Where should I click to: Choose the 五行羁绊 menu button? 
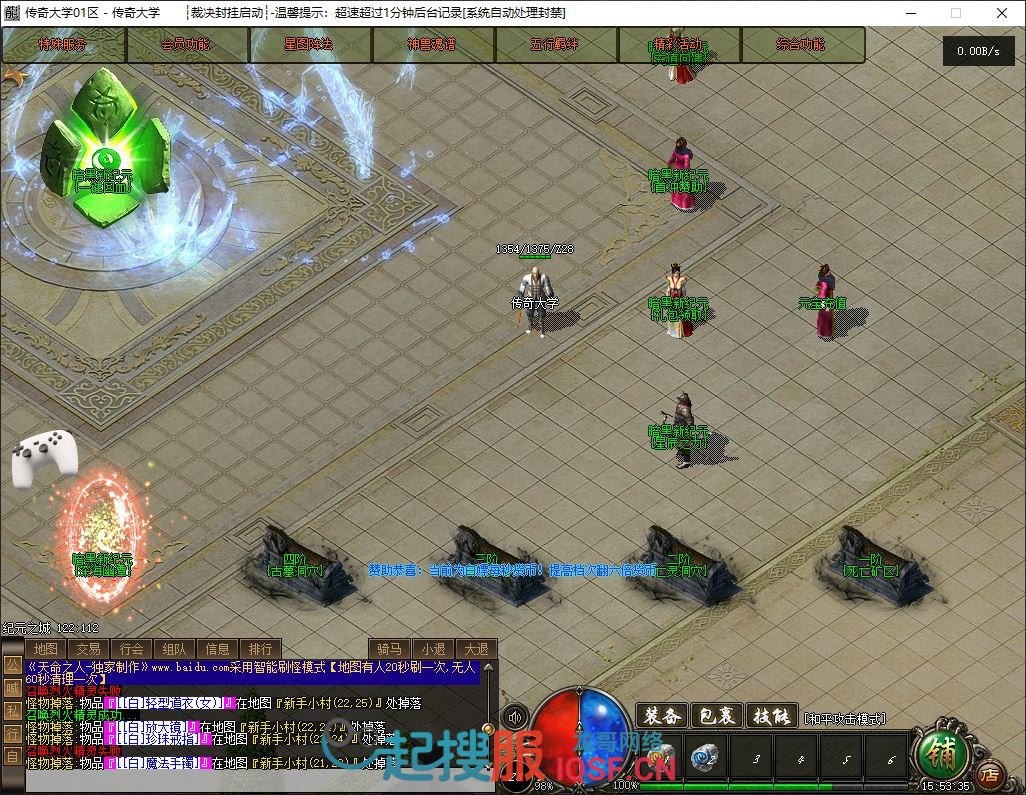555,45
